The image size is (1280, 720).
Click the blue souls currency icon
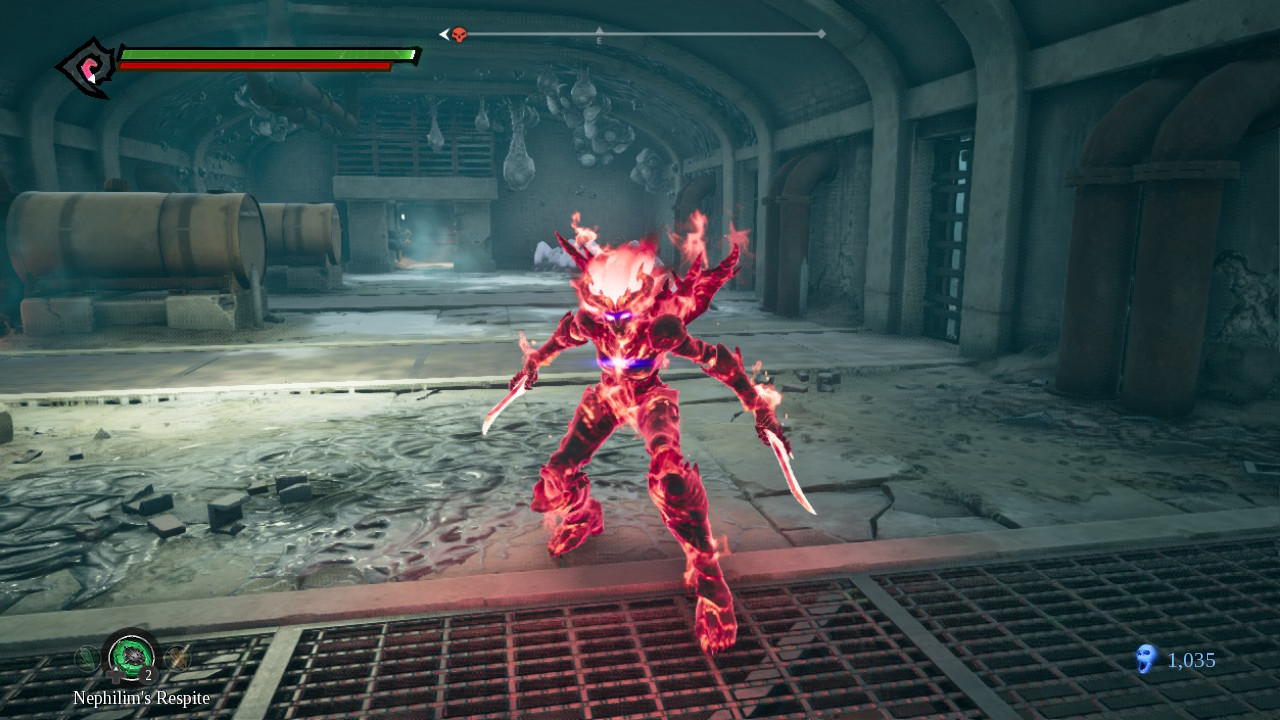[1146, 658]
